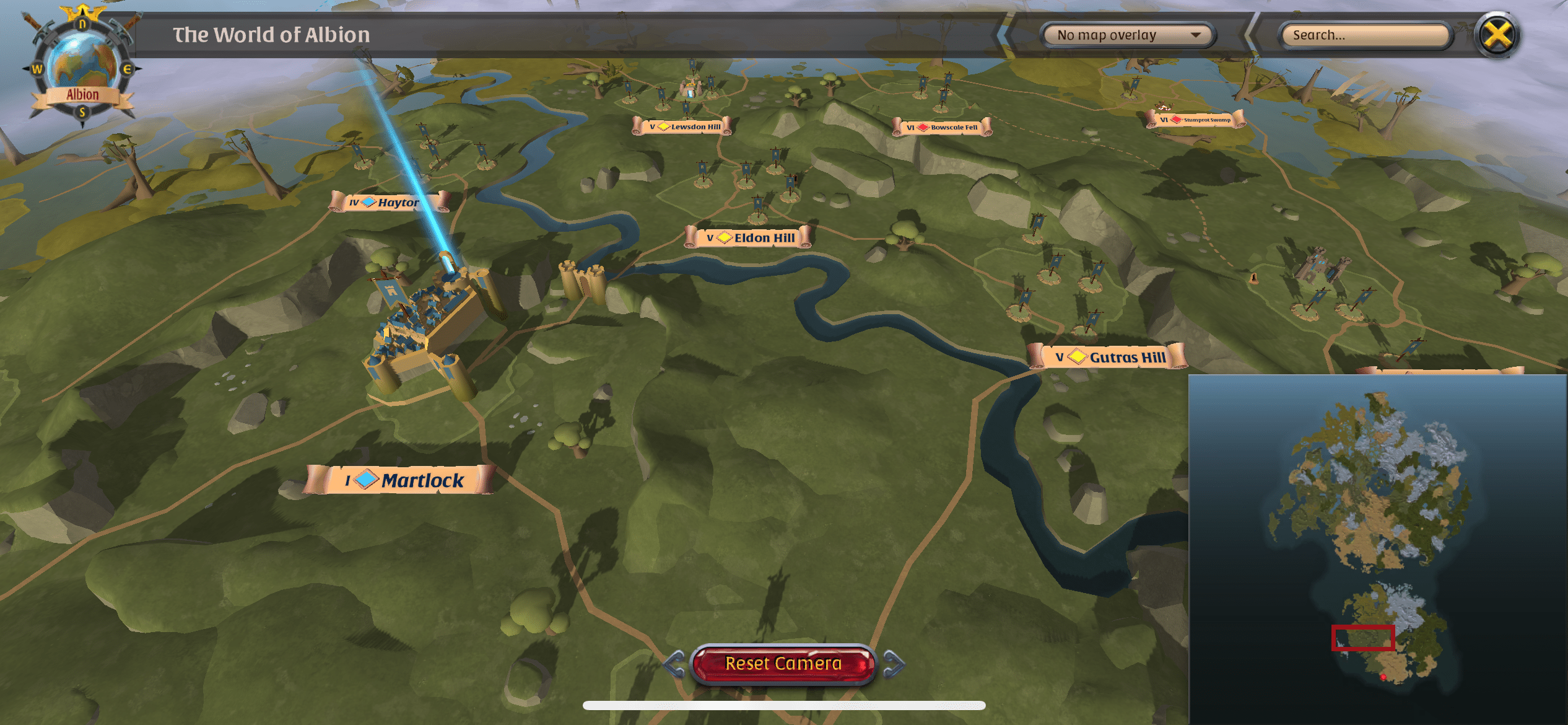The image size is (1568, 725).
Task: Click the yellow diamond icon on Eldon Hill banner
Action: tap(723, 237)
